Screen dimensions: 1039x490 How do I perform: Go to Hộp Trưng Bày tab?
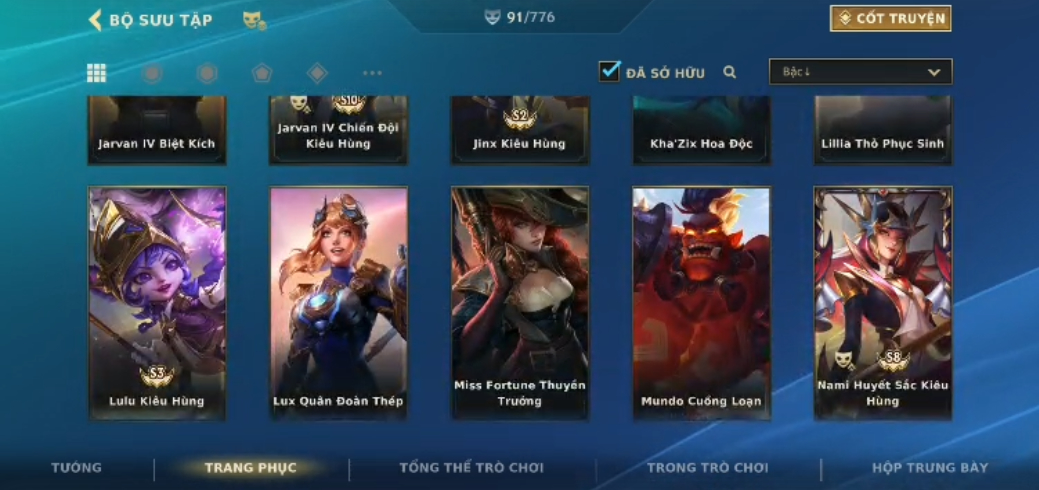point(930,468)
